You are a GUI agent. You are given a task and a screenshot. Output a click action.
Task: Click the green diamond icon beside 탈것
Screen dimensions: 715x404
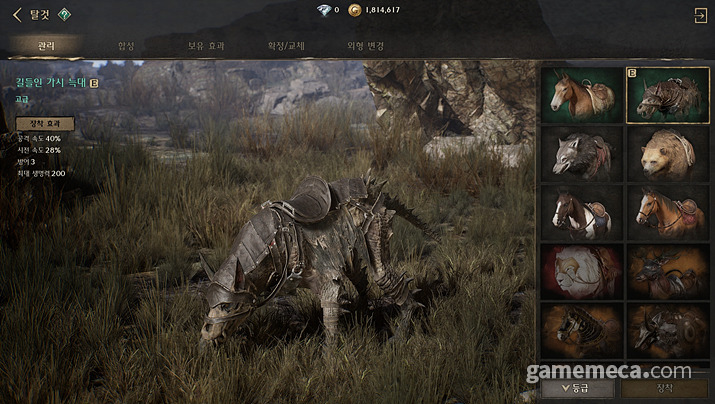tap(63, 14)
